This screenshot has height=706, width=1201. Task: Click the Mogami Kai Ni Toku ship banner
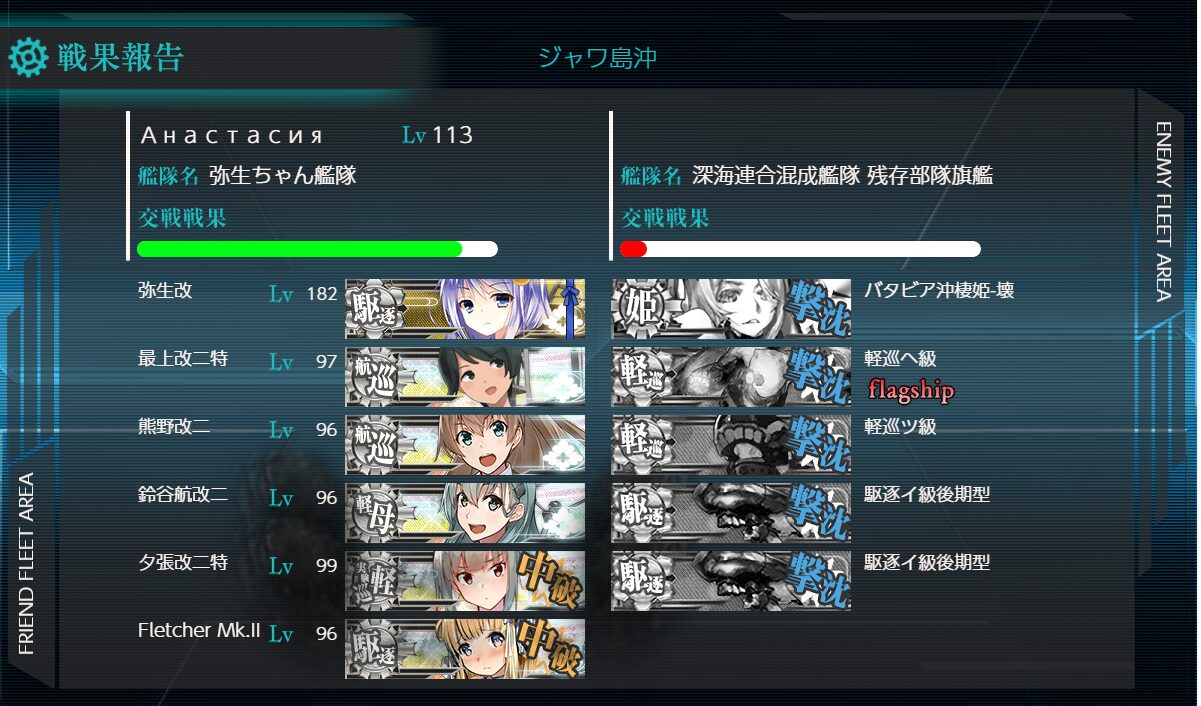pos(465,377)
